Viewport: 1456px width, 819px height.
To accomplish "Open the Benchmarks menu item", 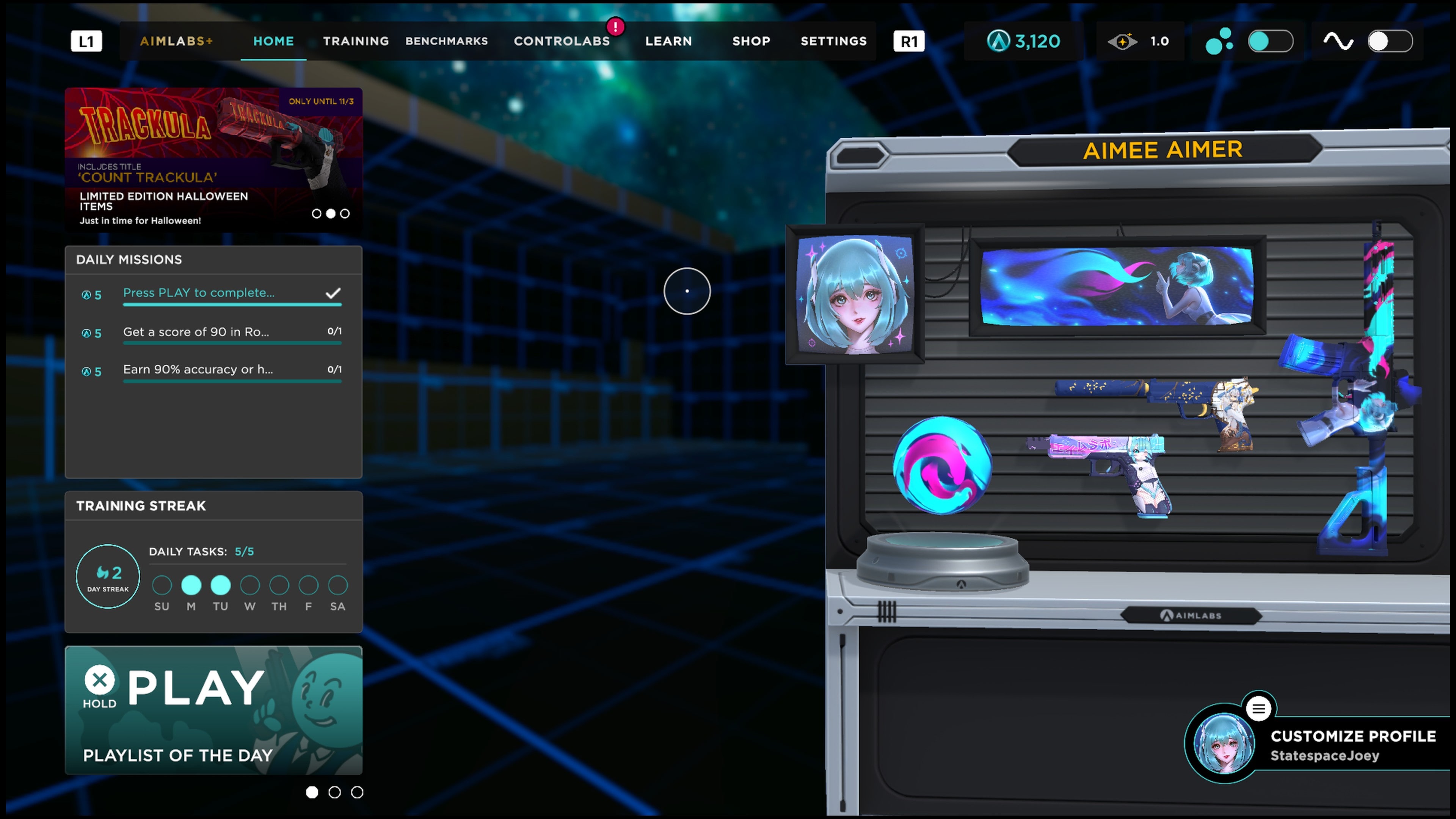I will [447, 41].
